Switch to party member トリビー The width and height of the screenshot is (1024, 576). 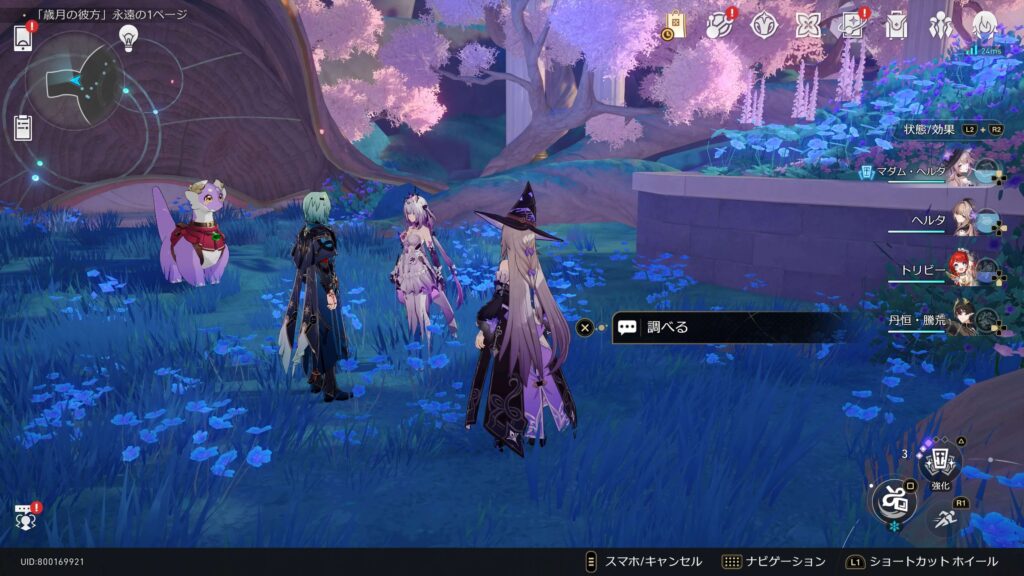pos(963,268)
